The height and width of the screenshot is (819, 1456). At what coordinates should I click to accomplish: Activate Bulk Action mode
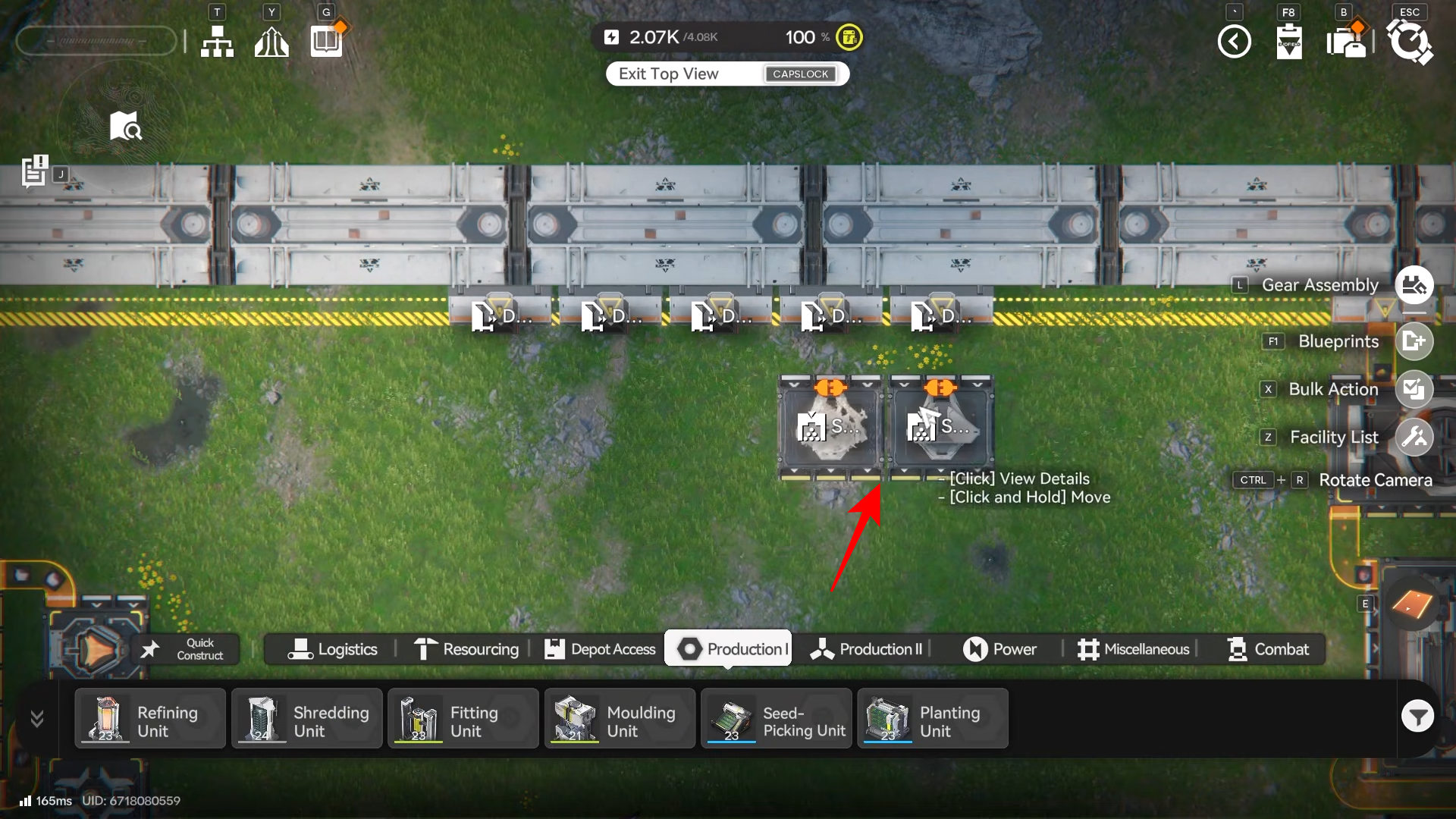coord(1414,389)
